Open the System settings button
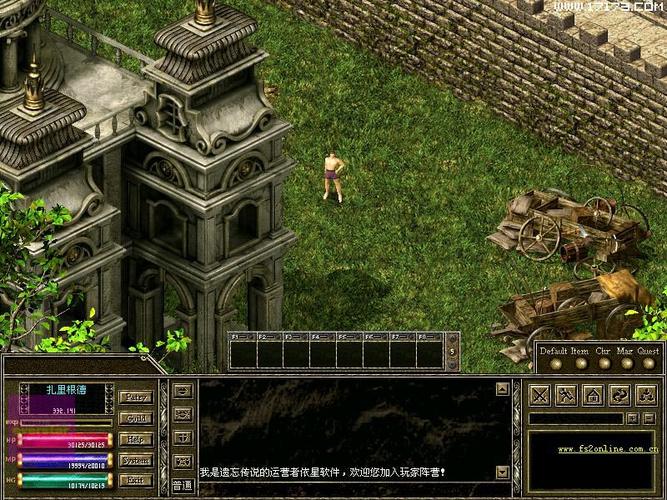 click(136, 460)
